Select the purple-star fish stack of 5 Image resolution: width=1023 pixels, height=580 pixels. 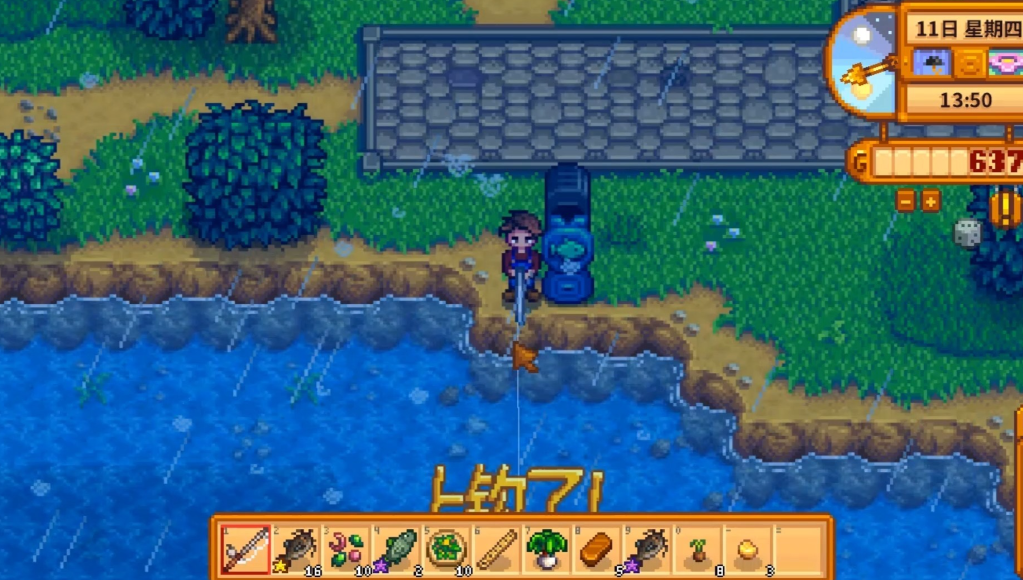coord(648,549)
